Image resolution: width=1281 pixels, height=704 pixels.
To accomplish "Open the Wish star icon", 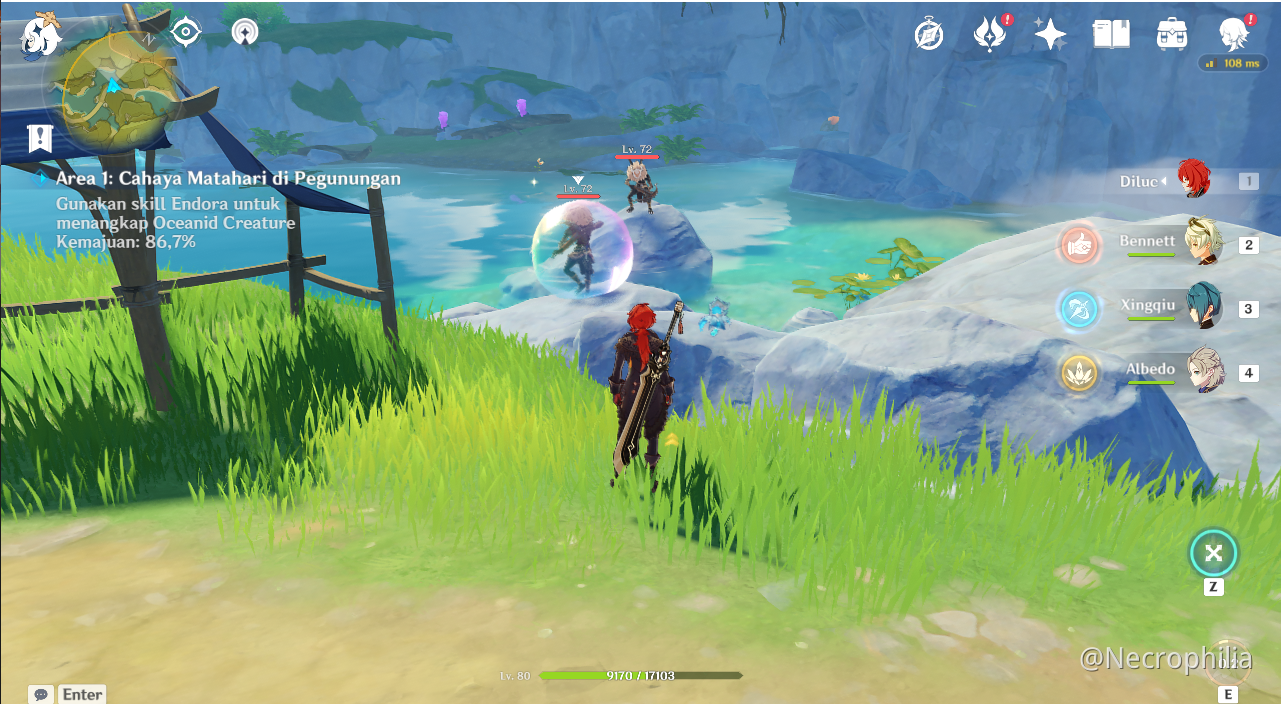I will (1050, 35).
